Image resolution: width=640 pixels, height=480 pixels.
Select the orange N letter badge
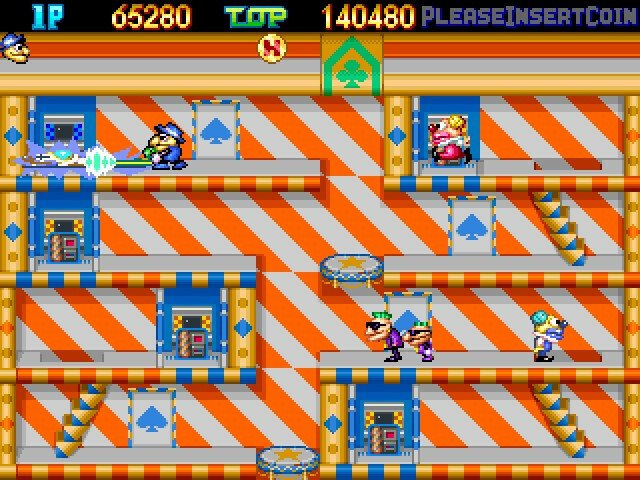tap(270, 47)
